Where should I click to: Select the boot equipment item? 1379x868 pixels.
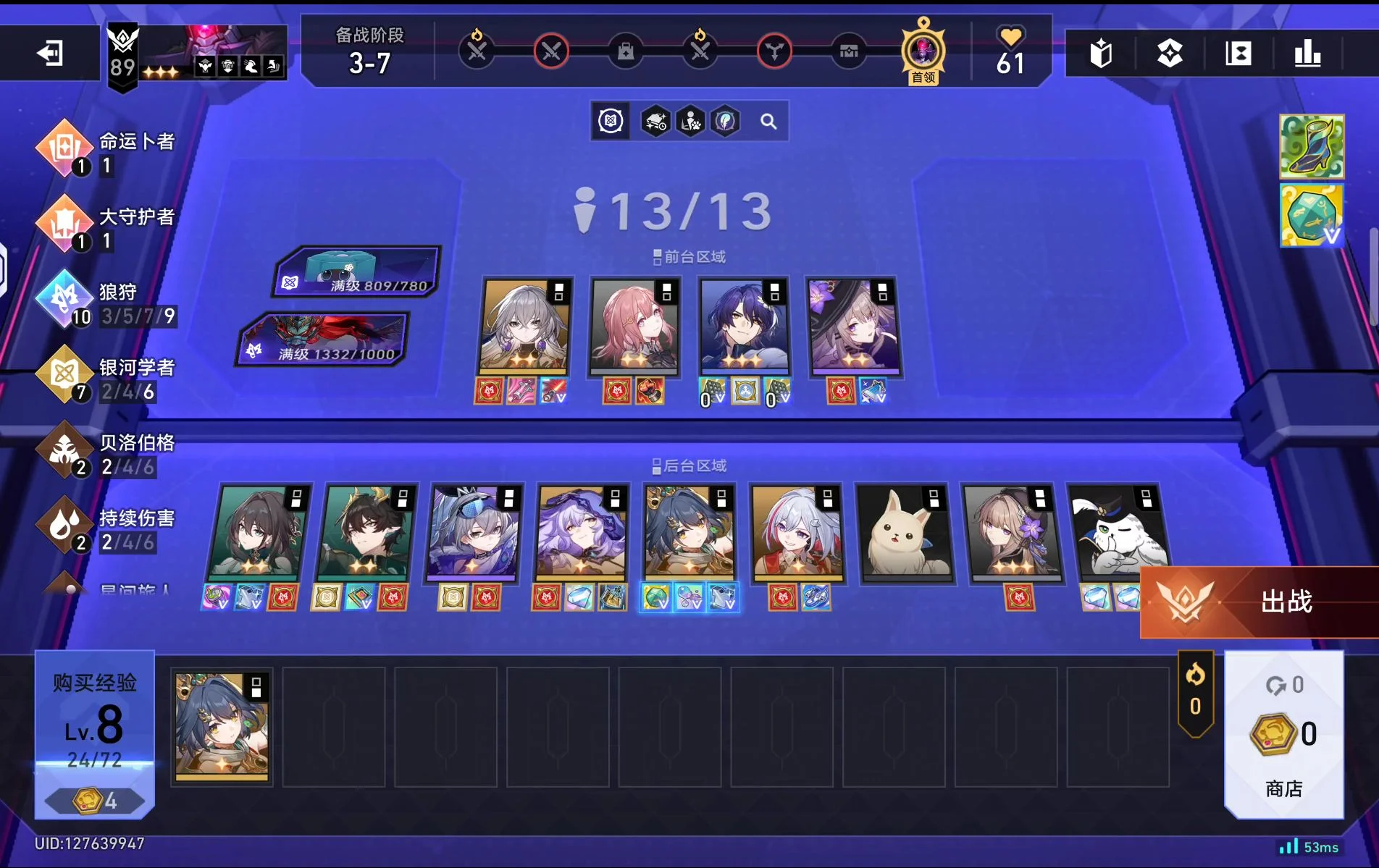click(1312, 146)
